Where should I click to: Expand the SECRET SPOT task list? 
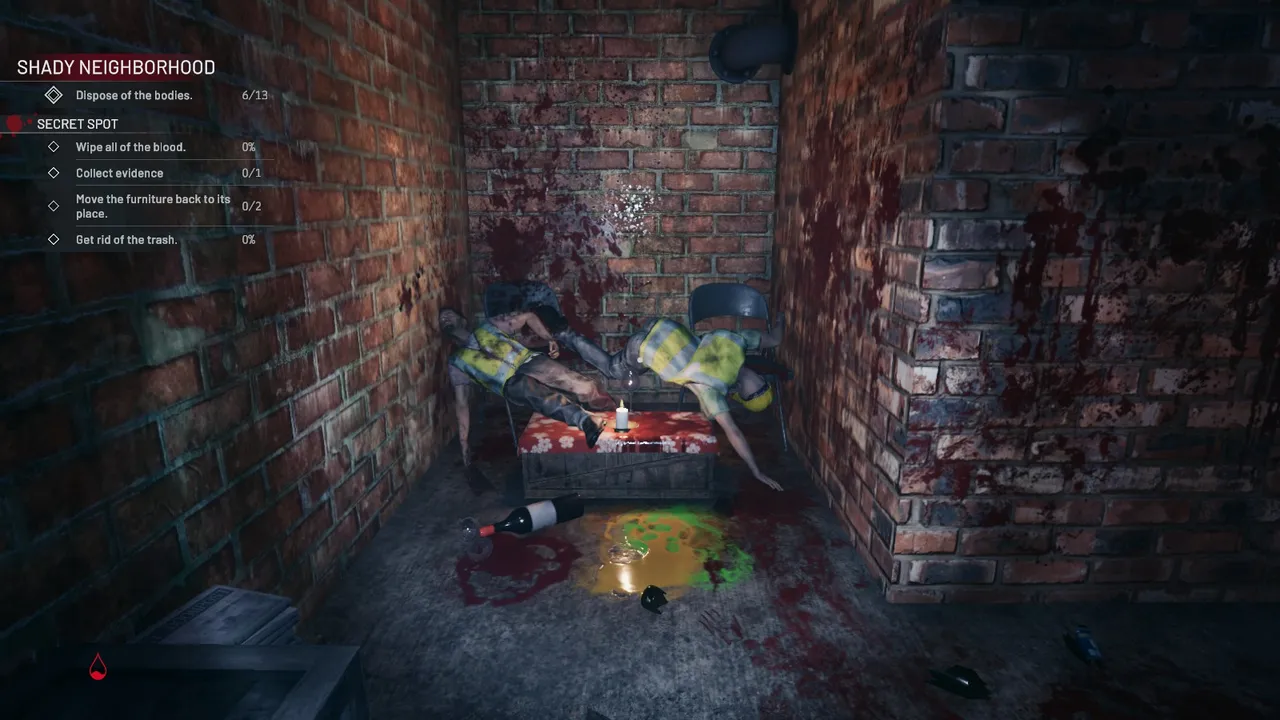point(76,123)
